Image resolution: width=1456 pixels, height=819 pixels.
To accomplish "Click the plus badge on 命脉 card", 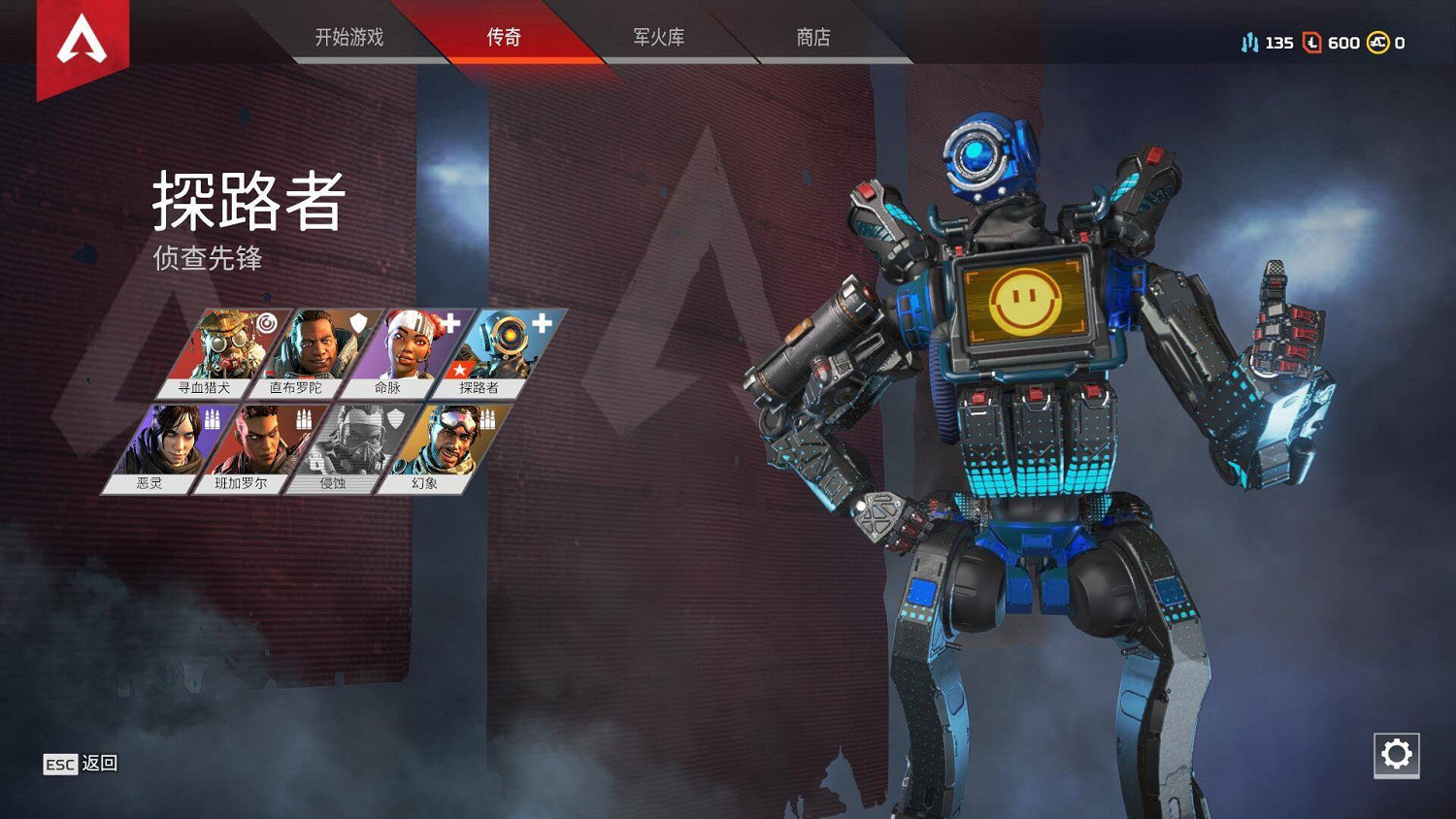I will point(449,323).
